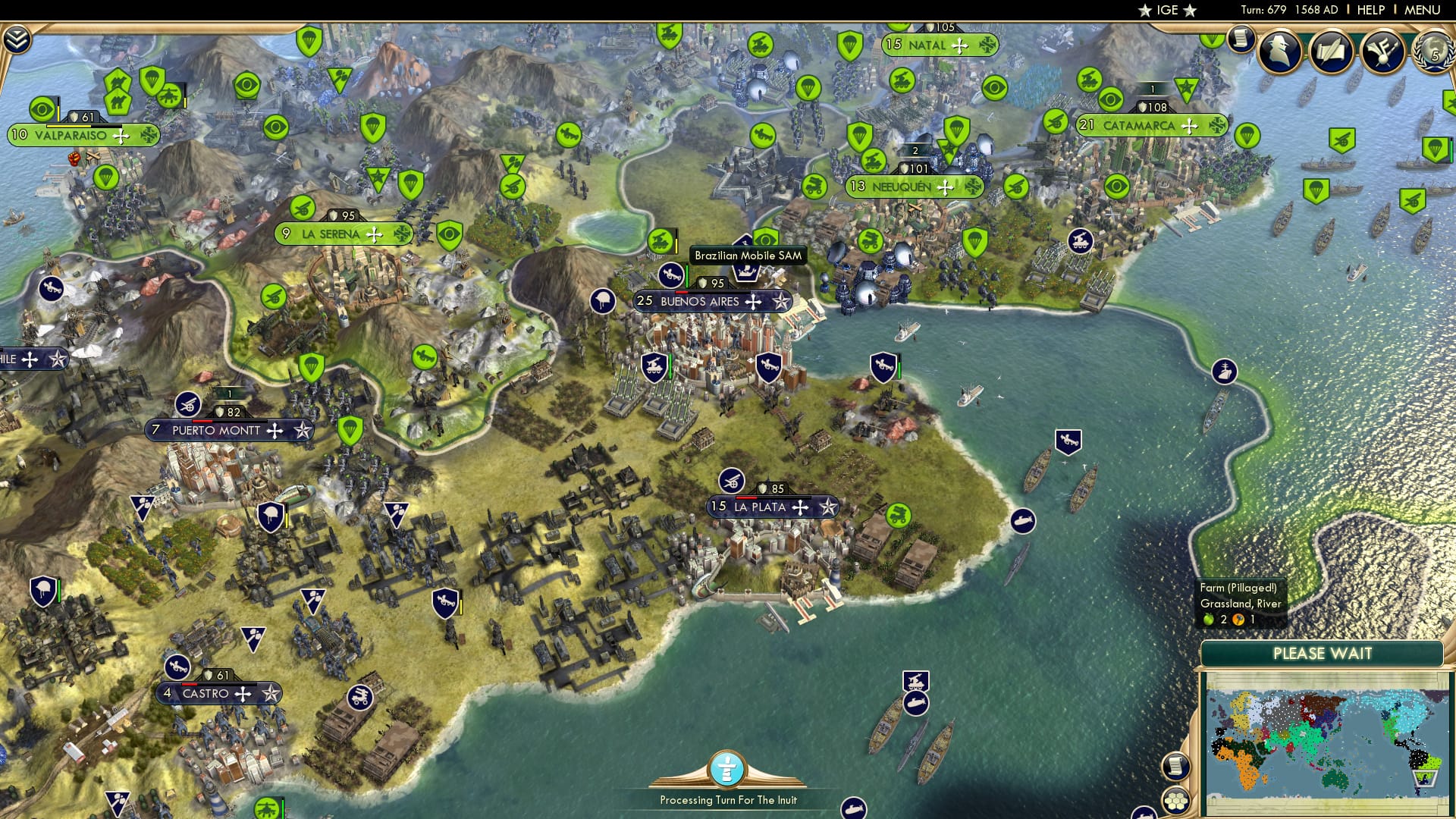
Task: Select the naval unit anchor flag near Catamarca's coast
Action: 1224,372
